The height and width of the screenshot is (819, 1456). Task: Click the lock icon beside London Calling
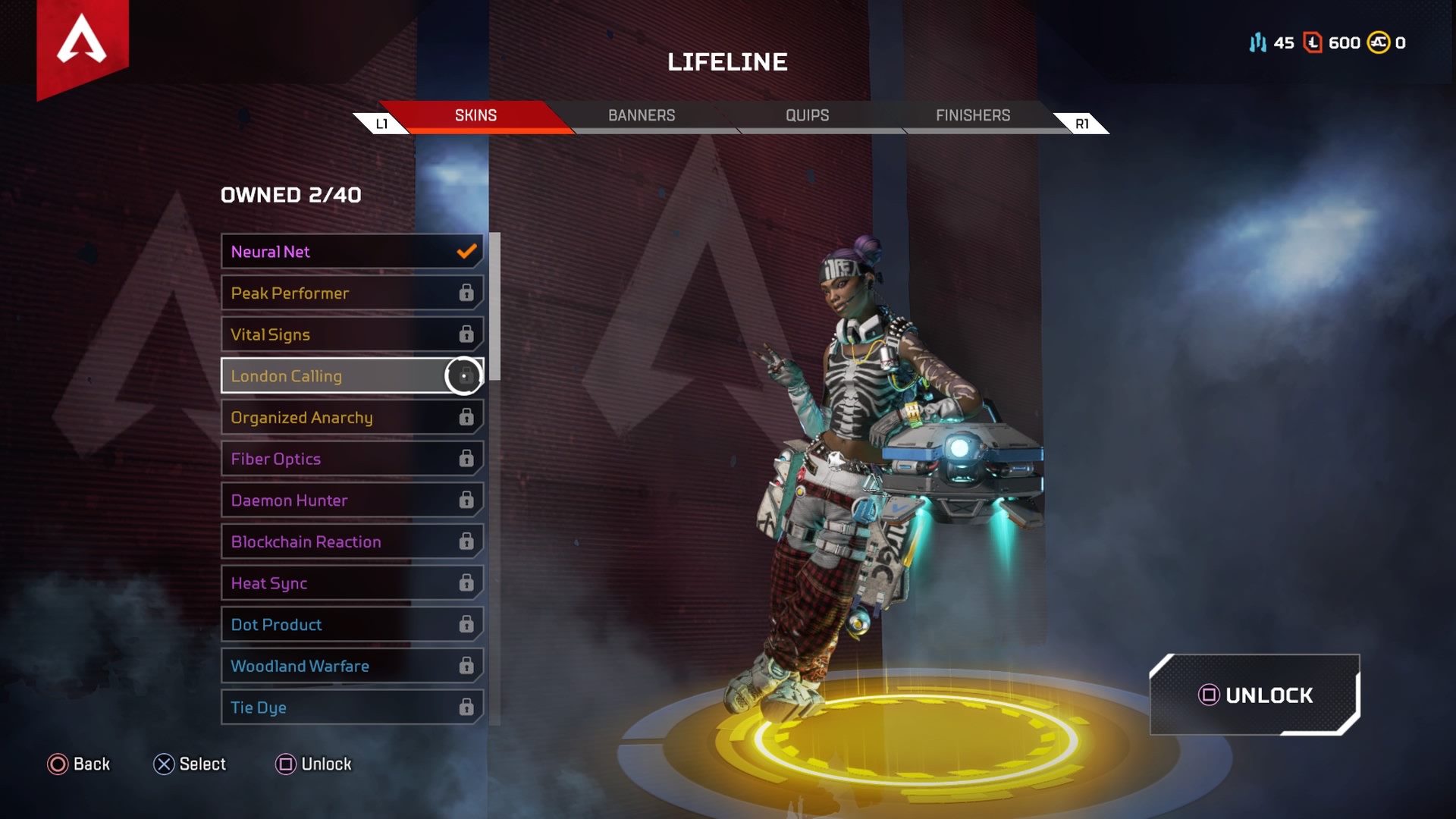click(464, 375)
